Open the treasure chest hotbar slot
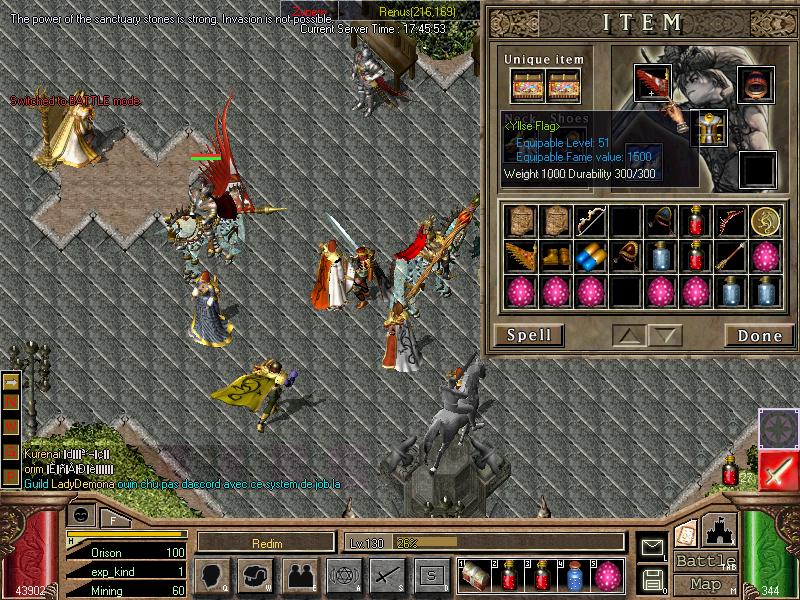The image size is (800, 600). 474,577
